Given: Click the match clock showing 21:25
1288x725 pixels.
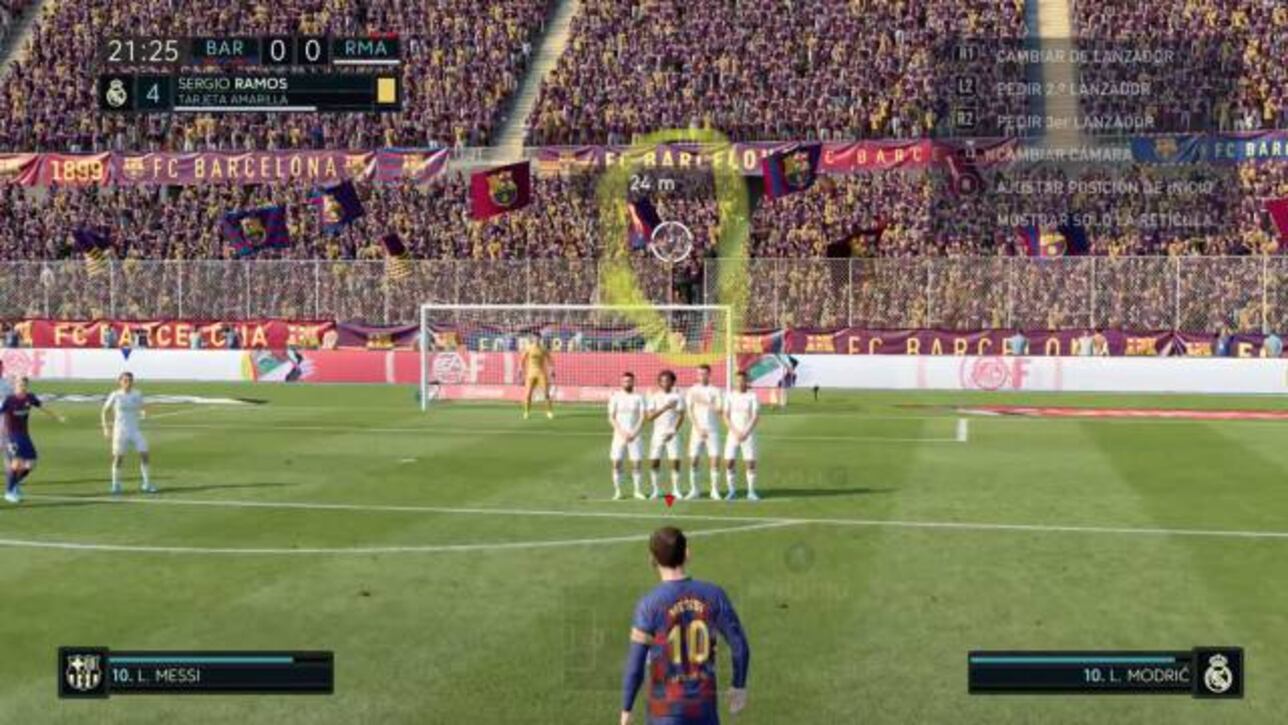Looking at the screenshot, I should 144,49.
